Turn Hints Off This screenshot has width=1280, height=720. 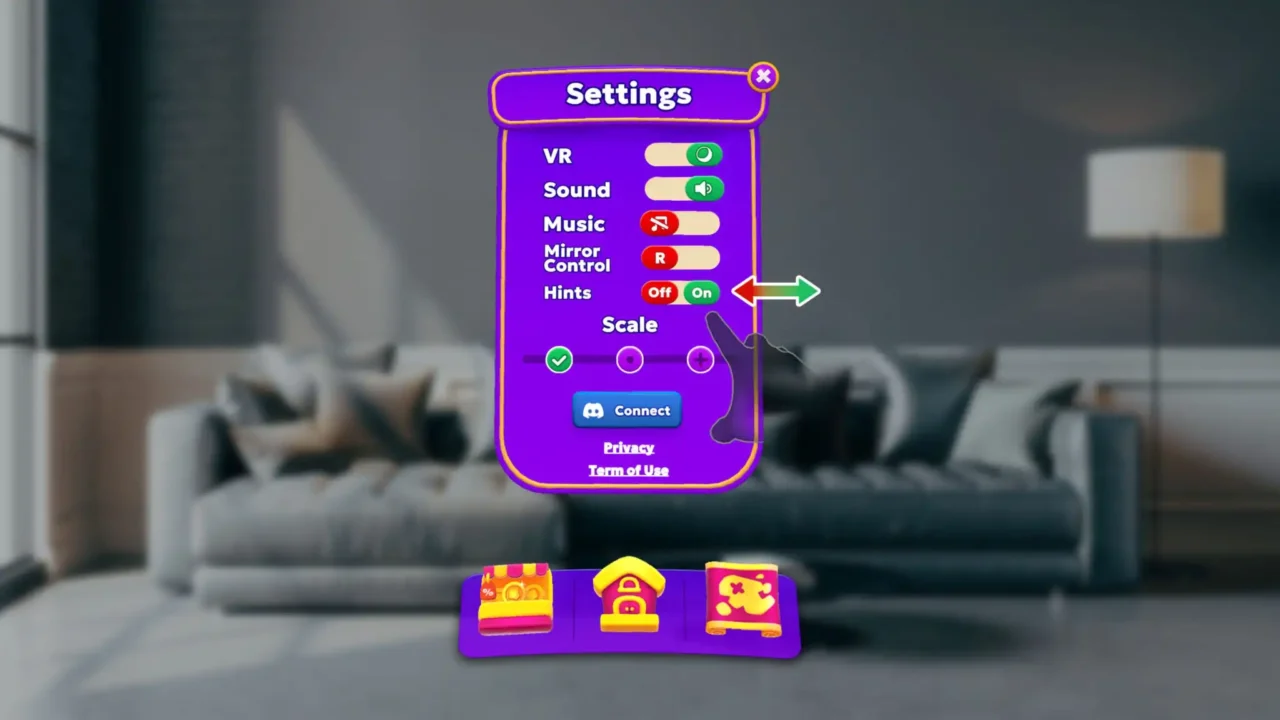pyautogui.click(x=659, y=292)
